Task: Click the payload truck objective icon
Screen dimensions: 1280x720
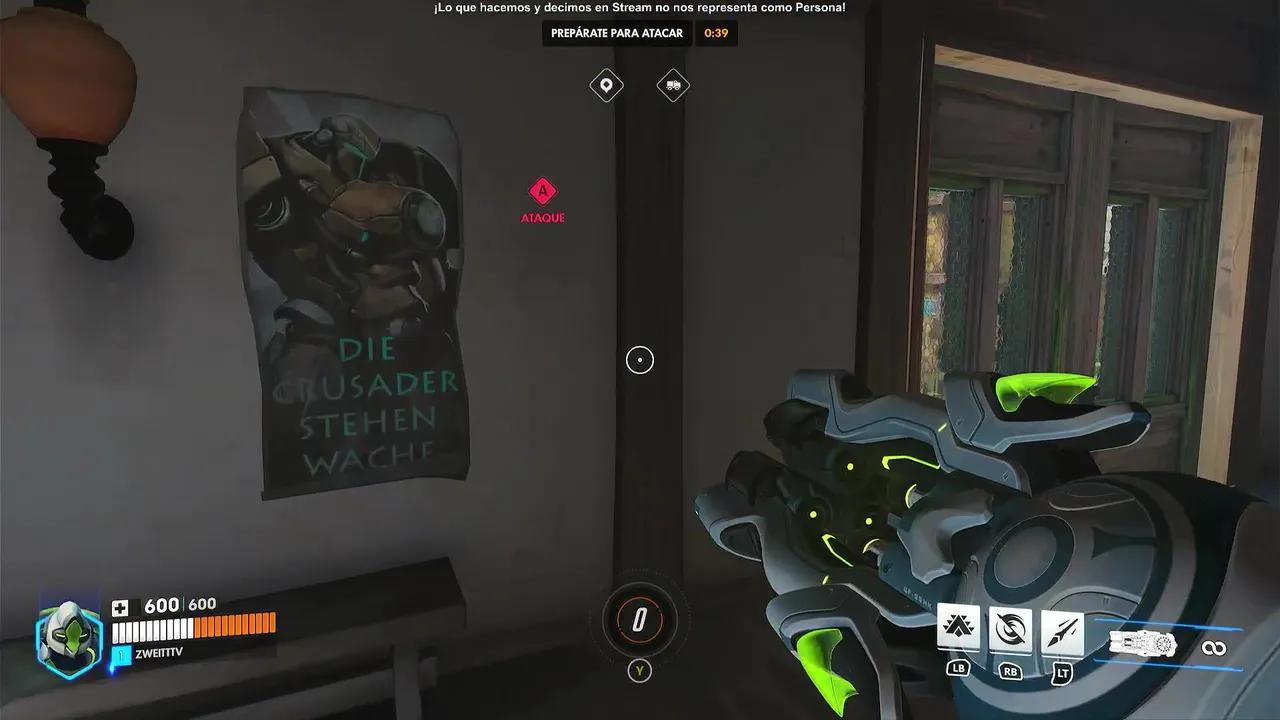Action: [672, 85]
